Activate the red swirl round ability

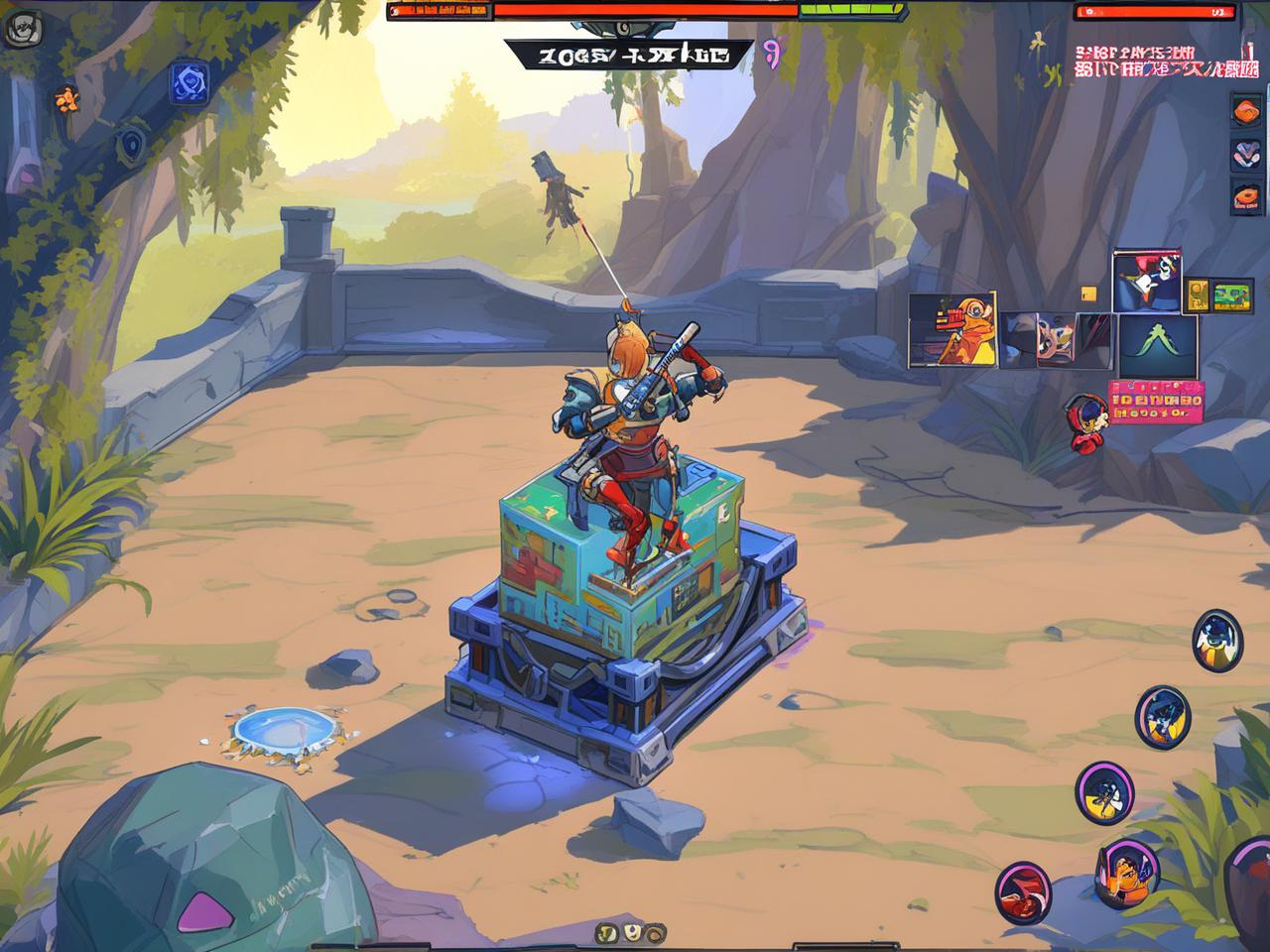point(1023,889)
